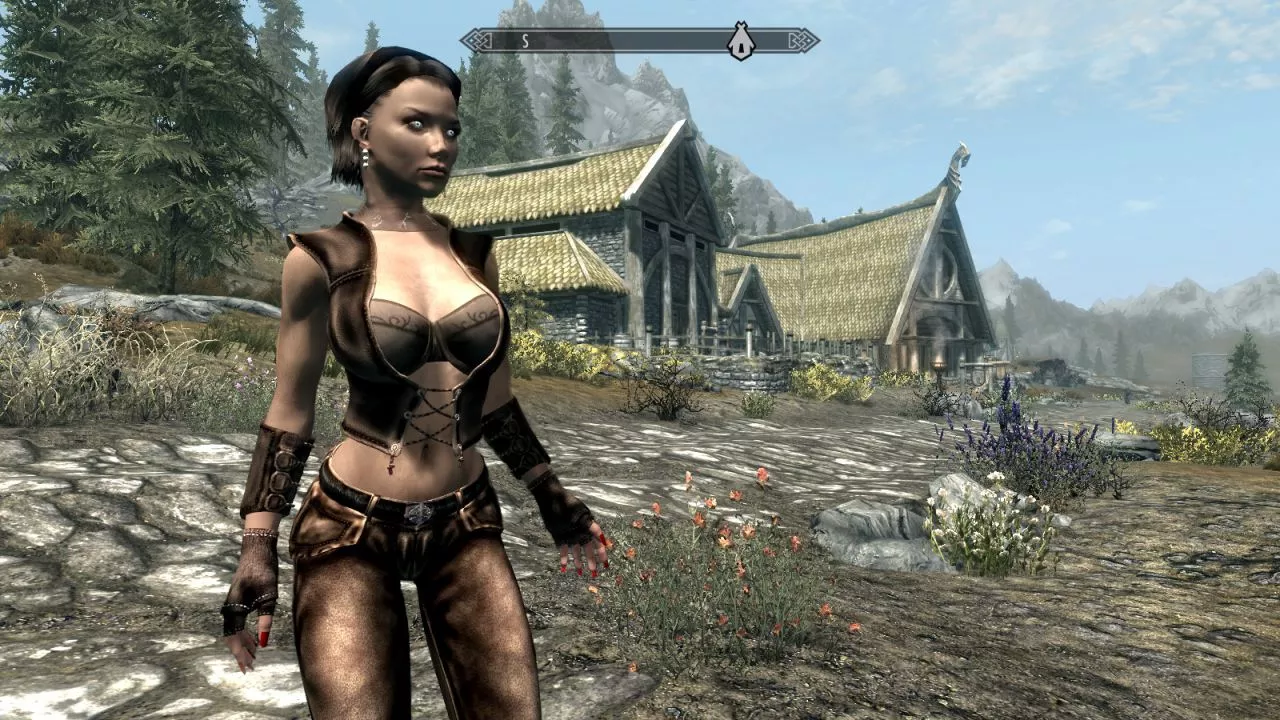Click the South heading letter on the compass

524,41
